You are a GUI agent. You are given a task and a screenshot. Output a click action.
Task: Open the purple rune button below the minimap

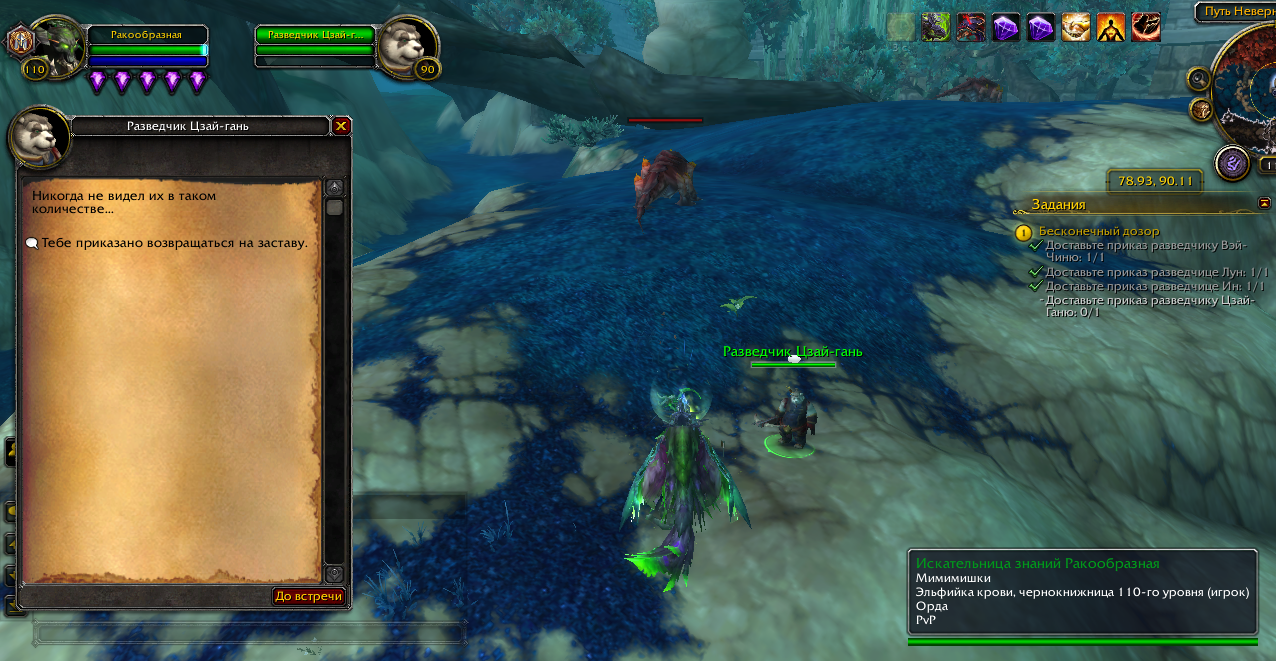coord(1231,163)
